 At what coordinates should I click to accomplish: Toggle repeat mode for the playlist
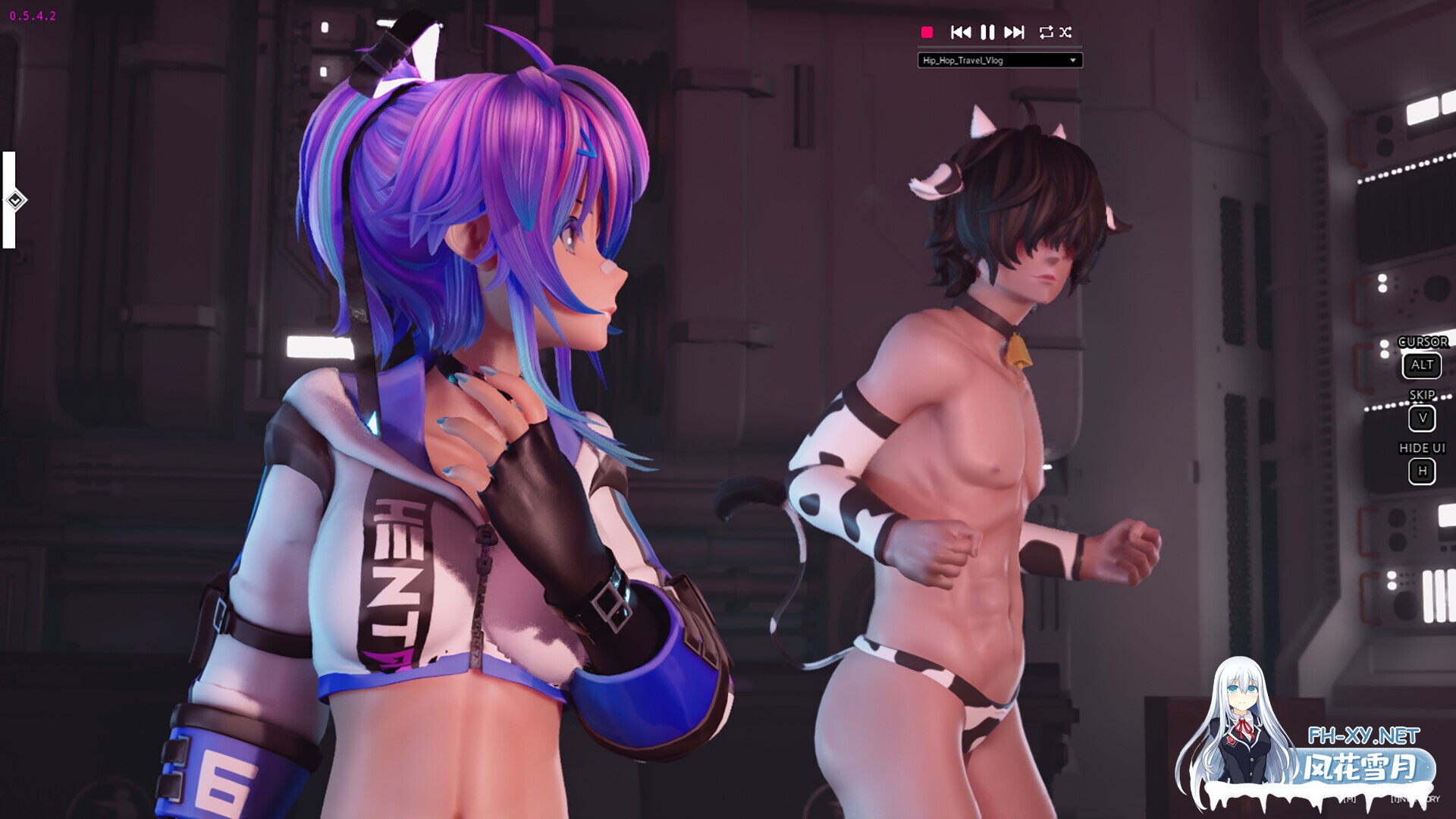(x=1046, y=32)
